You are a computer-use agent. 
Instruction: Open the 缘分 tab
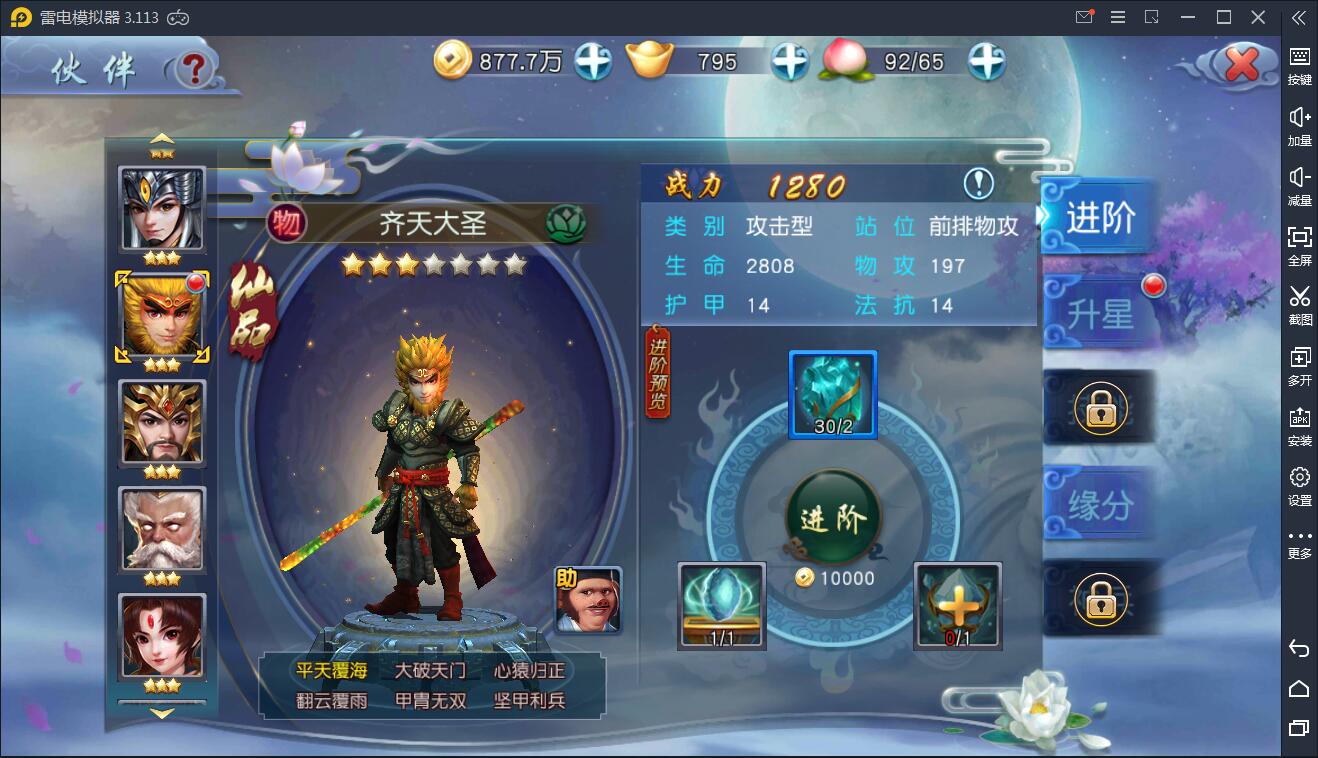tap(1100, 505)
